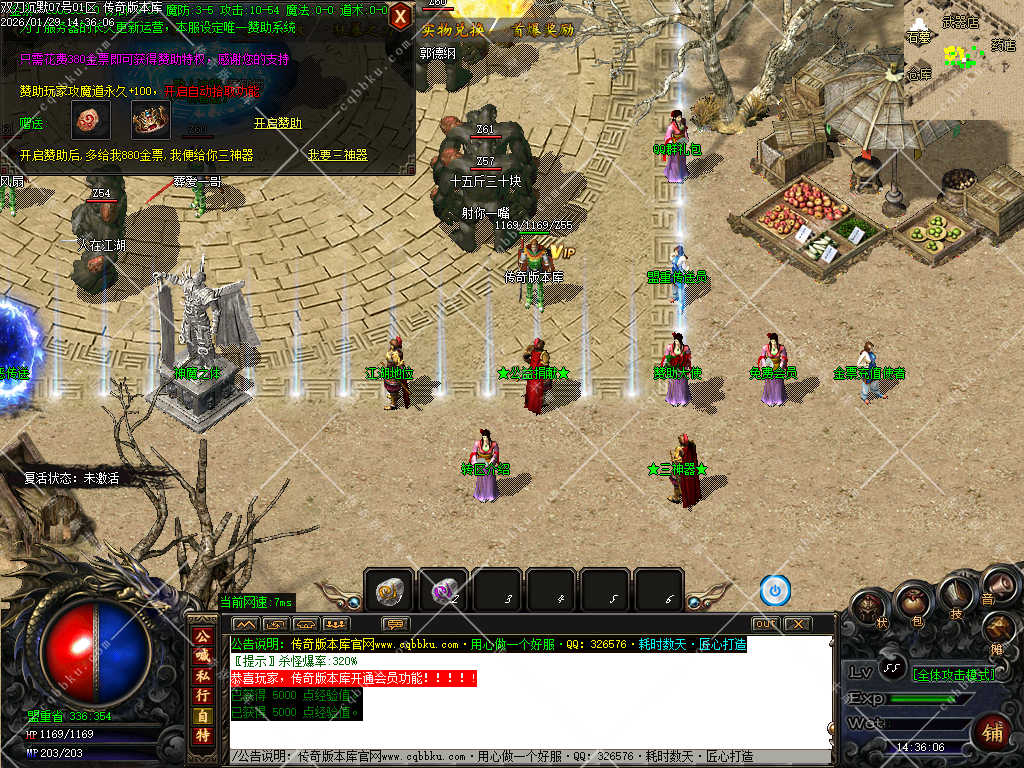The height and width of the screenshot is (768, 1024).
Task: Open the shop (铺) red button
Action: click(x=993, y=732)
